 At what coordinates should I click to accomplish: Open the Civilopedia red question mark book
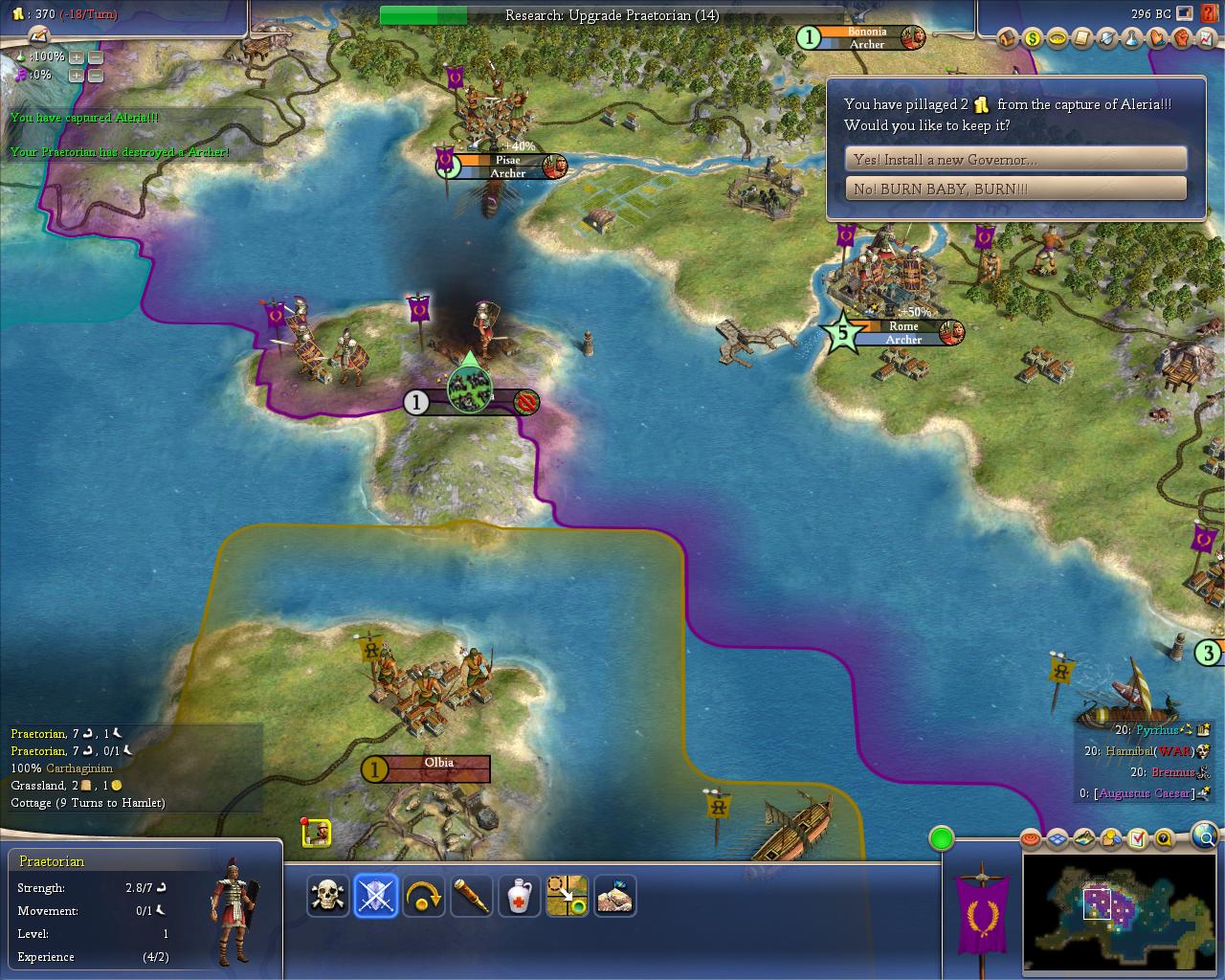[x=1208, y=13]
